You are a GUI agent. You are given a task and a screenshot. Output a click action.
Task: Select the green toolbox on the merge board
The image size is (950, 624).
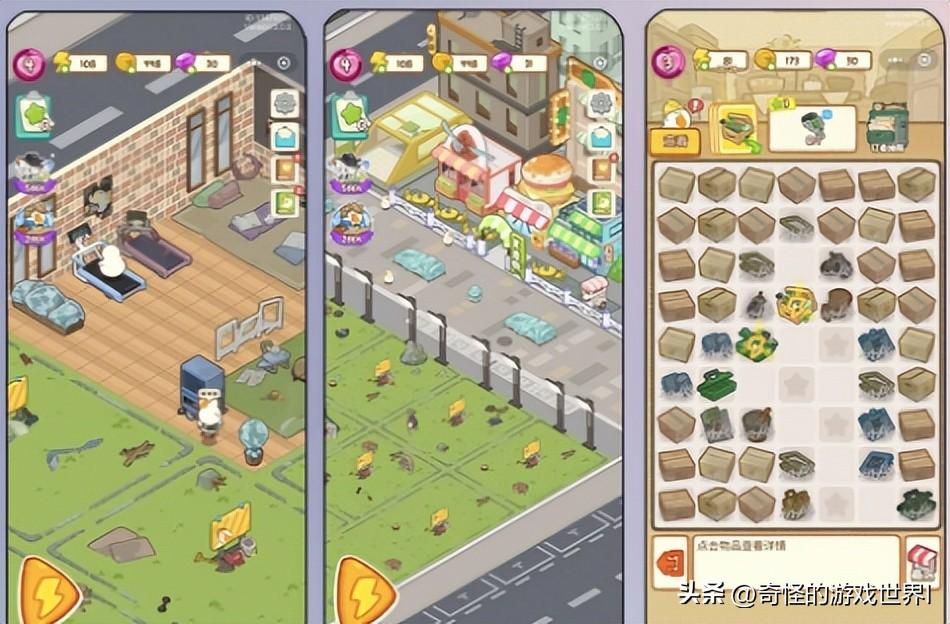[716, 383]
